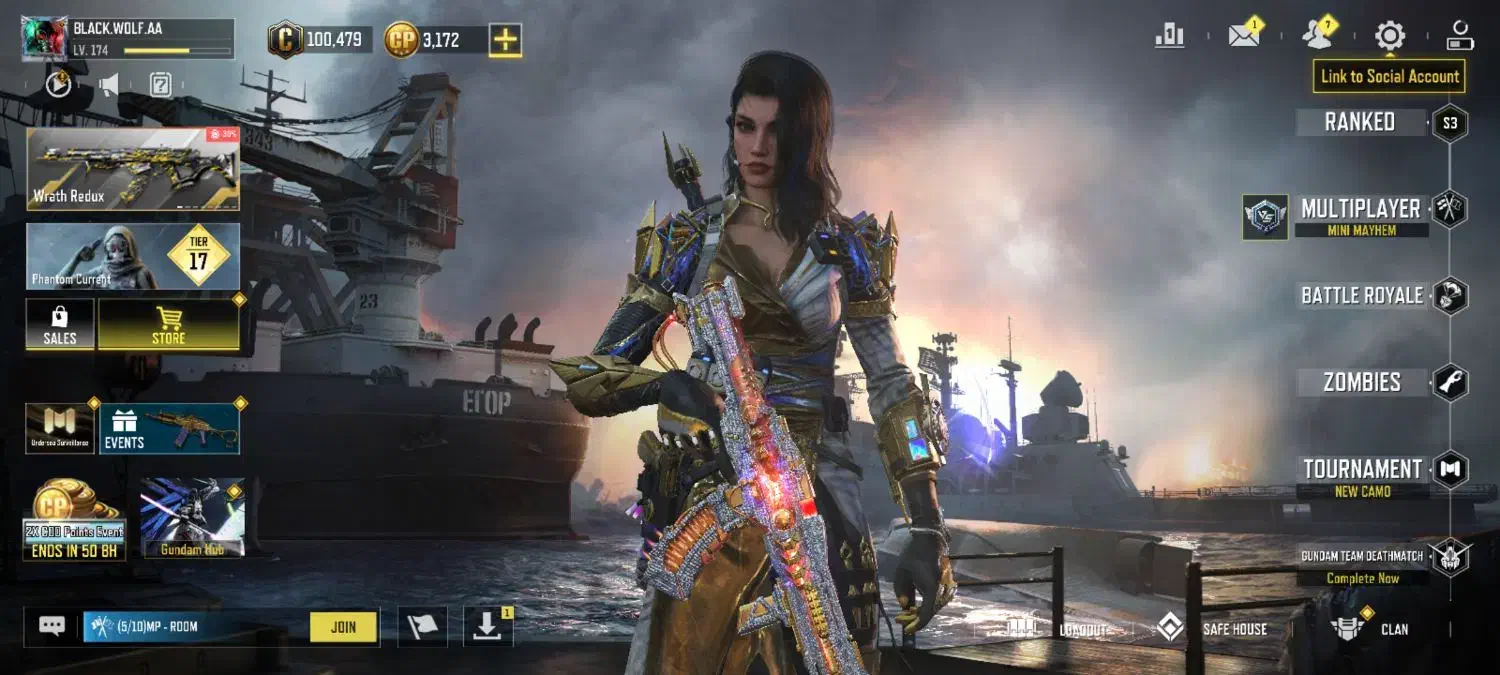This screenshot has height=675, width=1500.
Task: View the Wrath Redux weapon offer
Action: [x=133, y=168]
